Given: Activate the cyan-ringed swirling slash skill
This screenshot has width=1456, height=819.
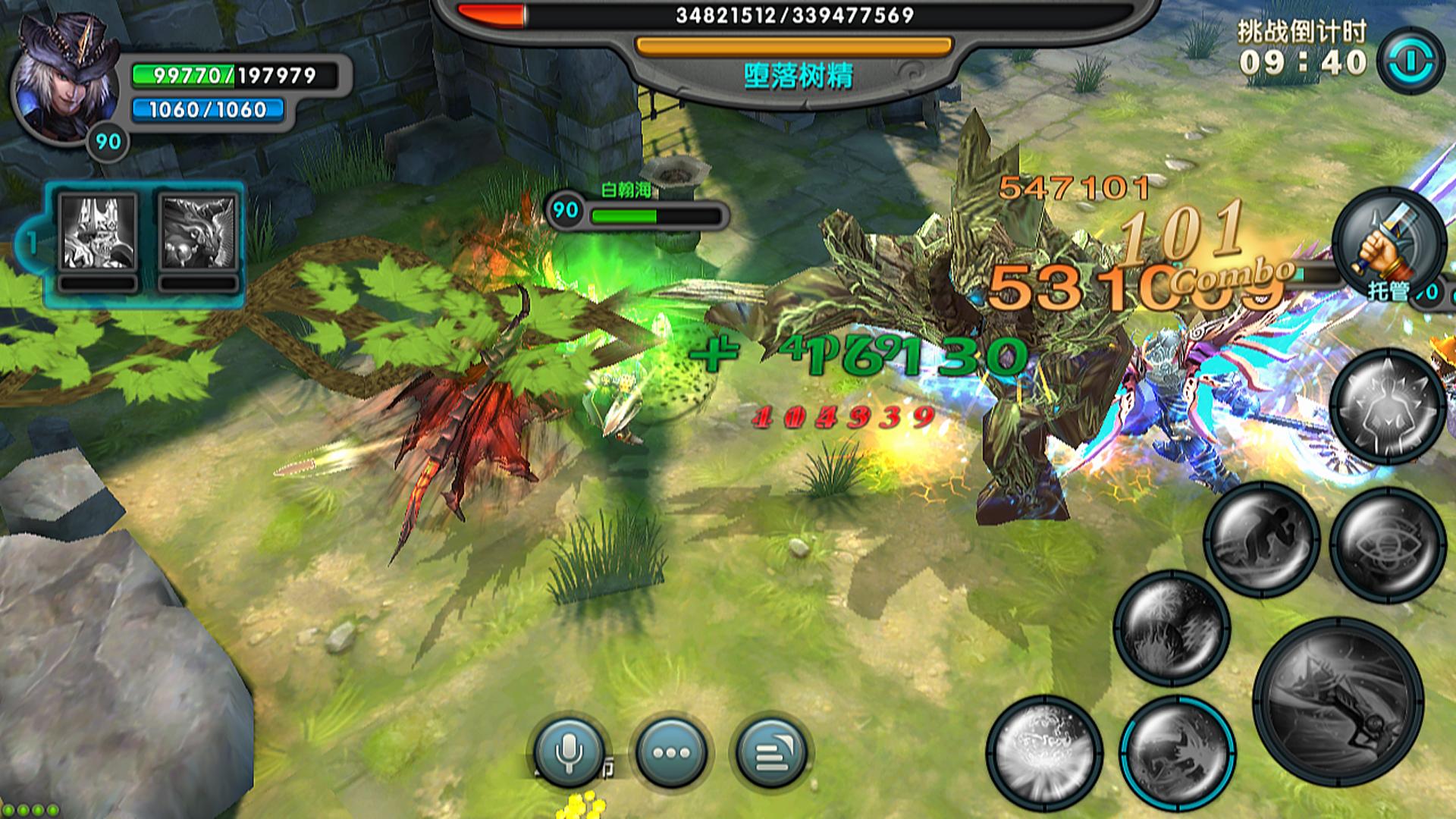Looking at the screenshot, I should tap(1177, 752).
